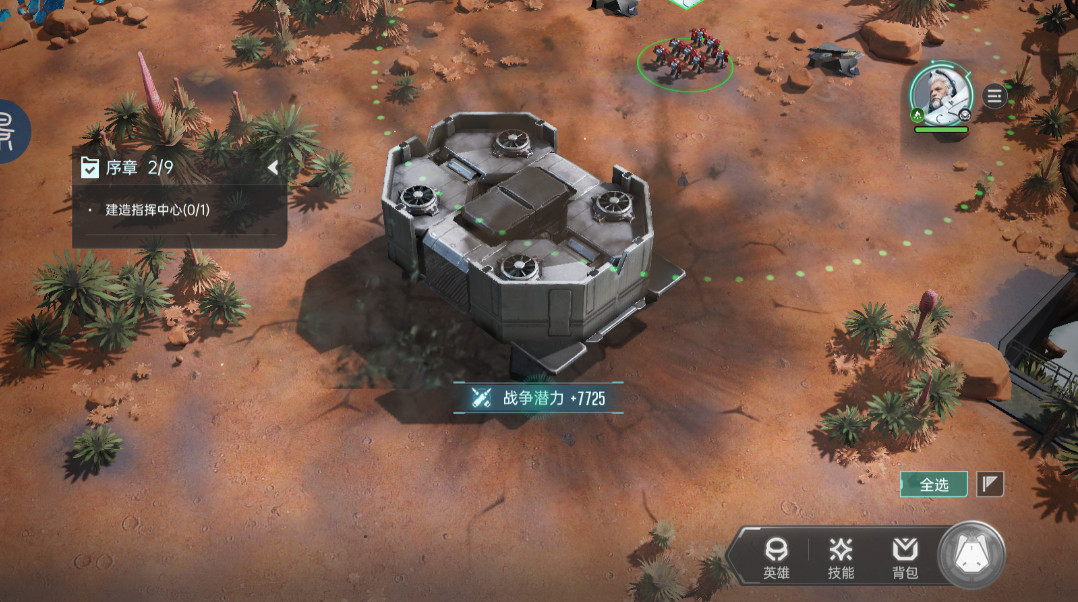1078x602 pixels.
Task: Collapse the 序章 quest panel arrow
Action: [x=272, y=168]
